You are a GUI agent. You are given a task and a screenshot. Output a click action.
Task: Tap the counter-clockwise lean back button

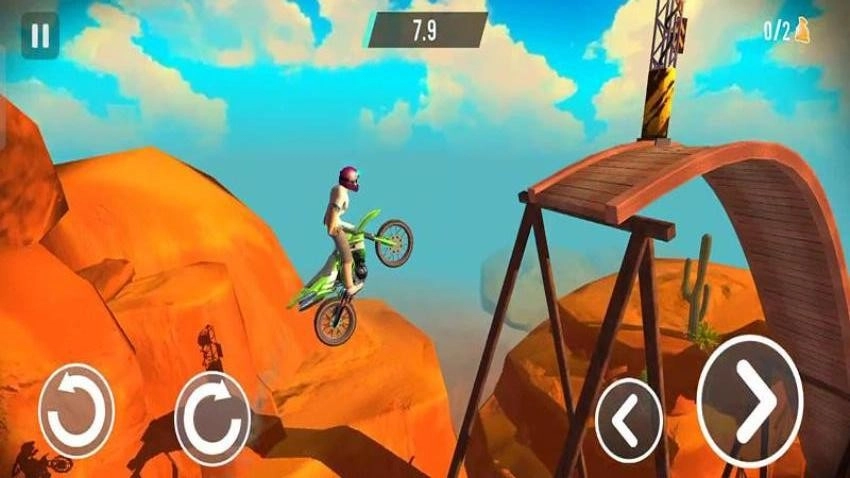coord(76,411)
